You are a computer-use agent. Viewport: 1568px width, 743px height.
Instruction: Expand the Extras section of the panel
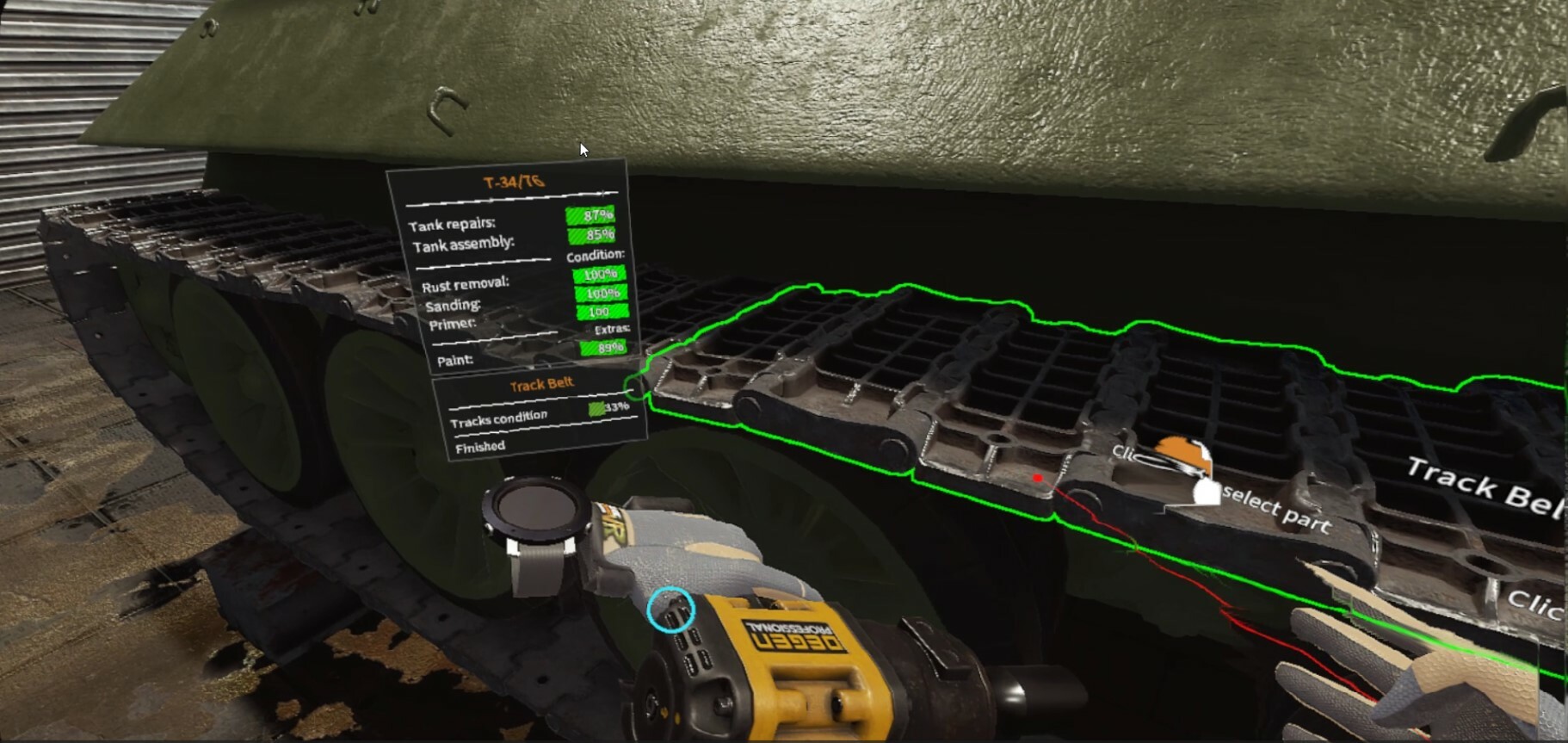click(x=613, y=328)
